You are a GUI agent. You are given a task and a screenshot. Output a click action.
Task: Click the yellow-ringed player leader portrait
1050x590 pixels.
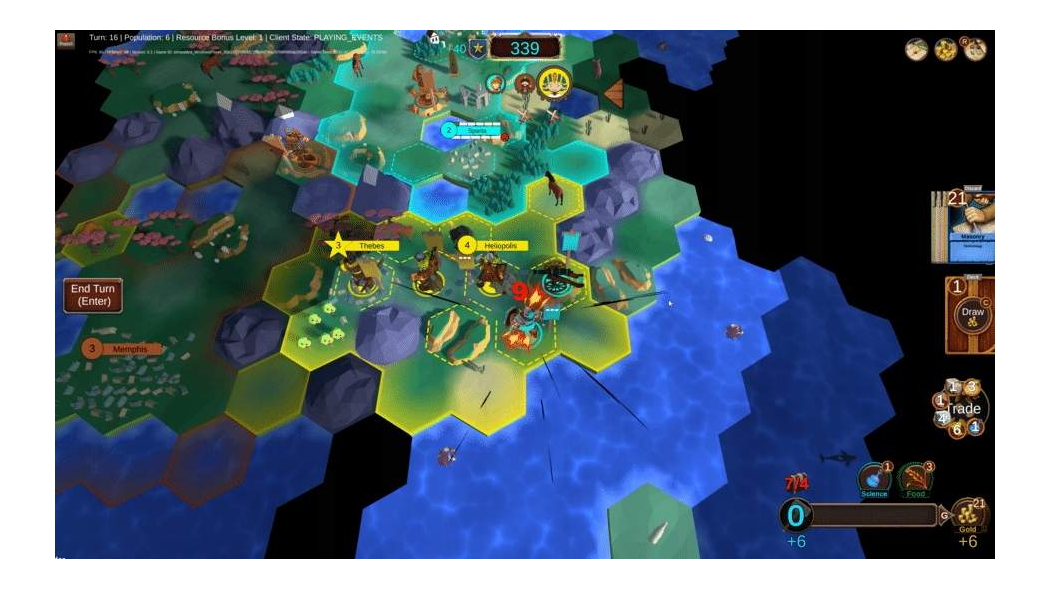click(x=553, y=83)
